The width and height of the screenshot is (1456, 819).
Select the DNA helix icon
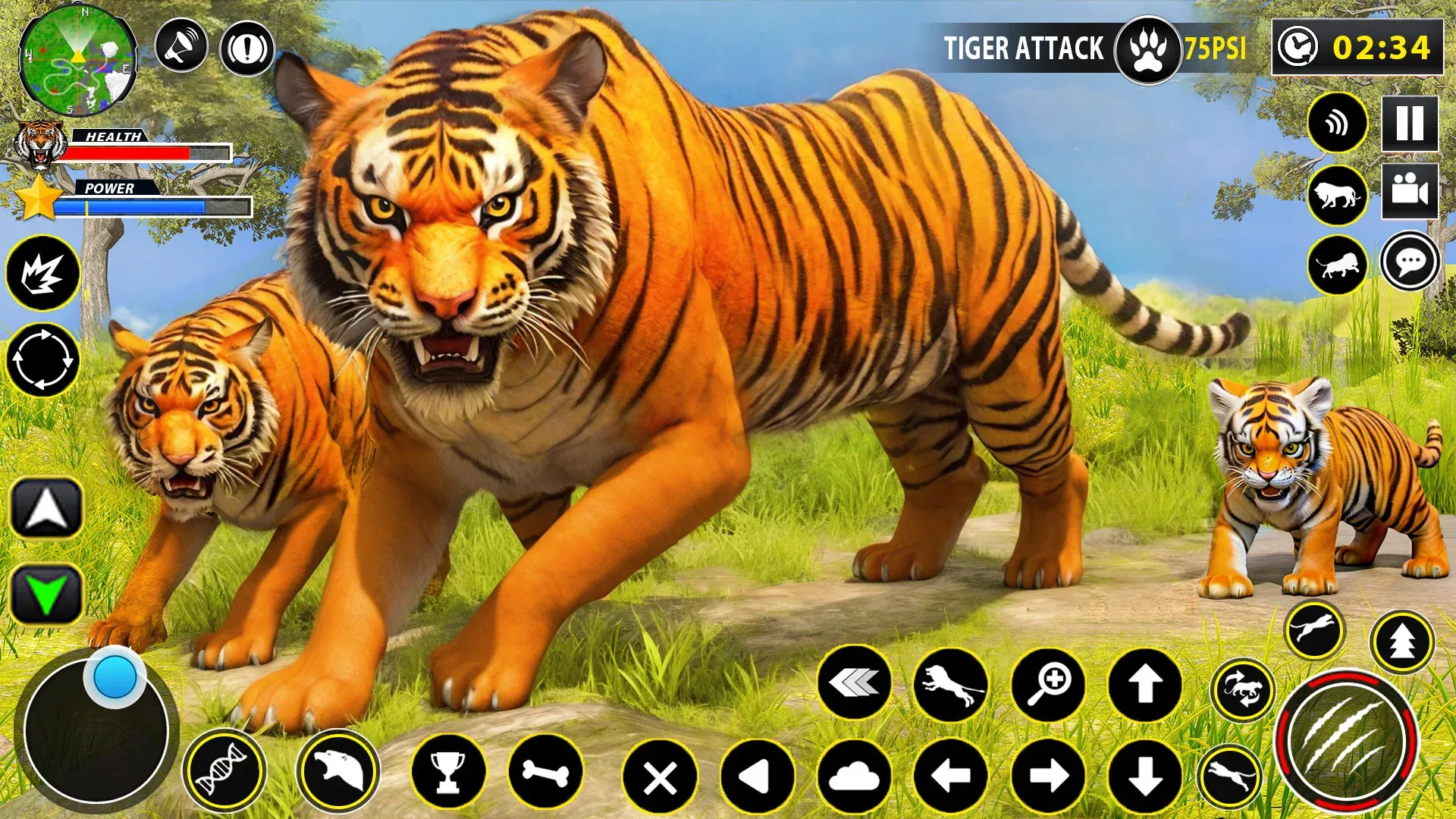[224, 771]
